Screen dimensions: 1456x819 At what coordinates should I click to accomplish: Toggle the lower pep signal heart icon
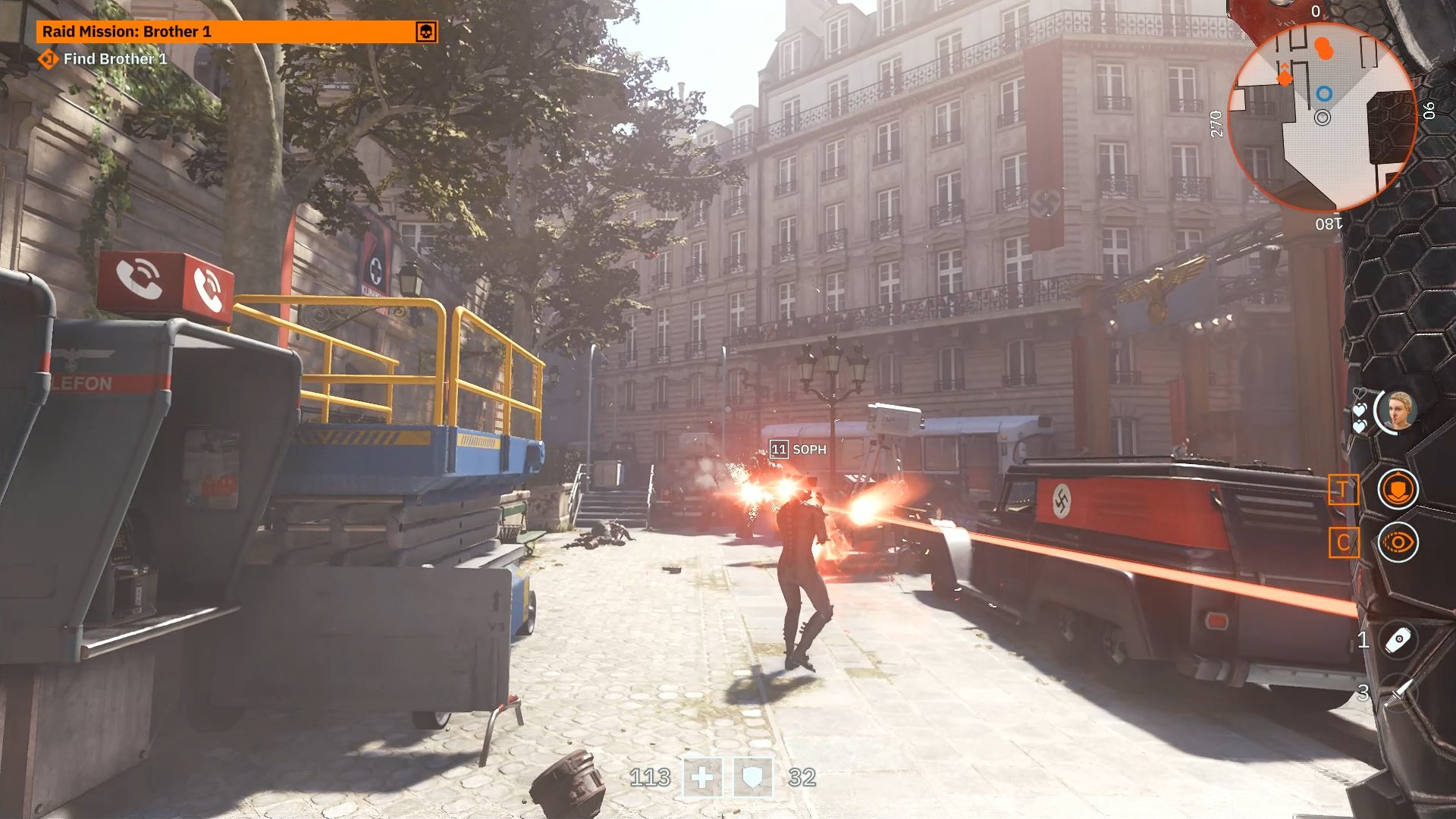click(1360, 426)
